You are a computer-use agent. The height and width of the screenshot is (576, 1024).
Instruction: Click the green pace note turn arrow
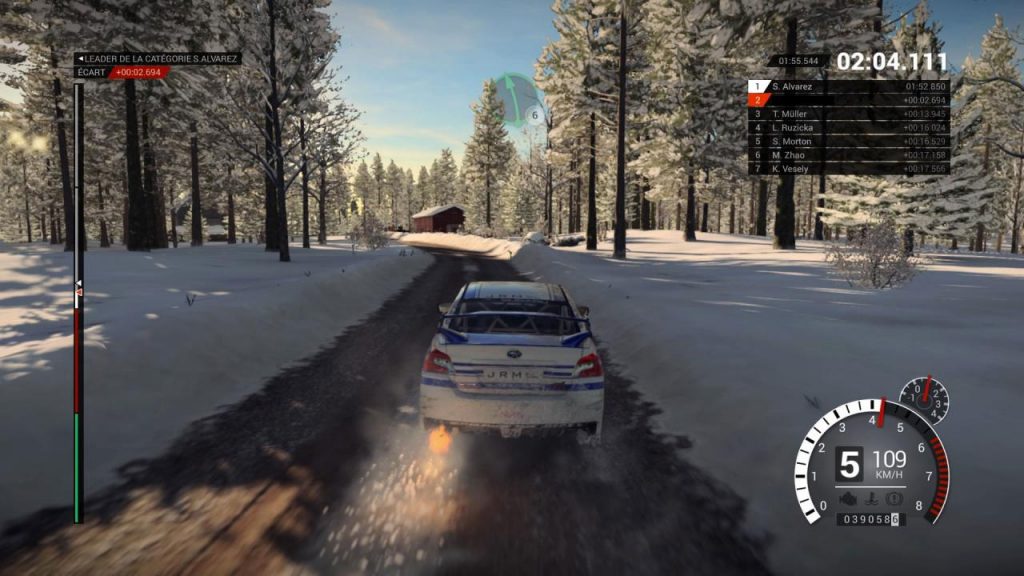click(x=517, y=97)
